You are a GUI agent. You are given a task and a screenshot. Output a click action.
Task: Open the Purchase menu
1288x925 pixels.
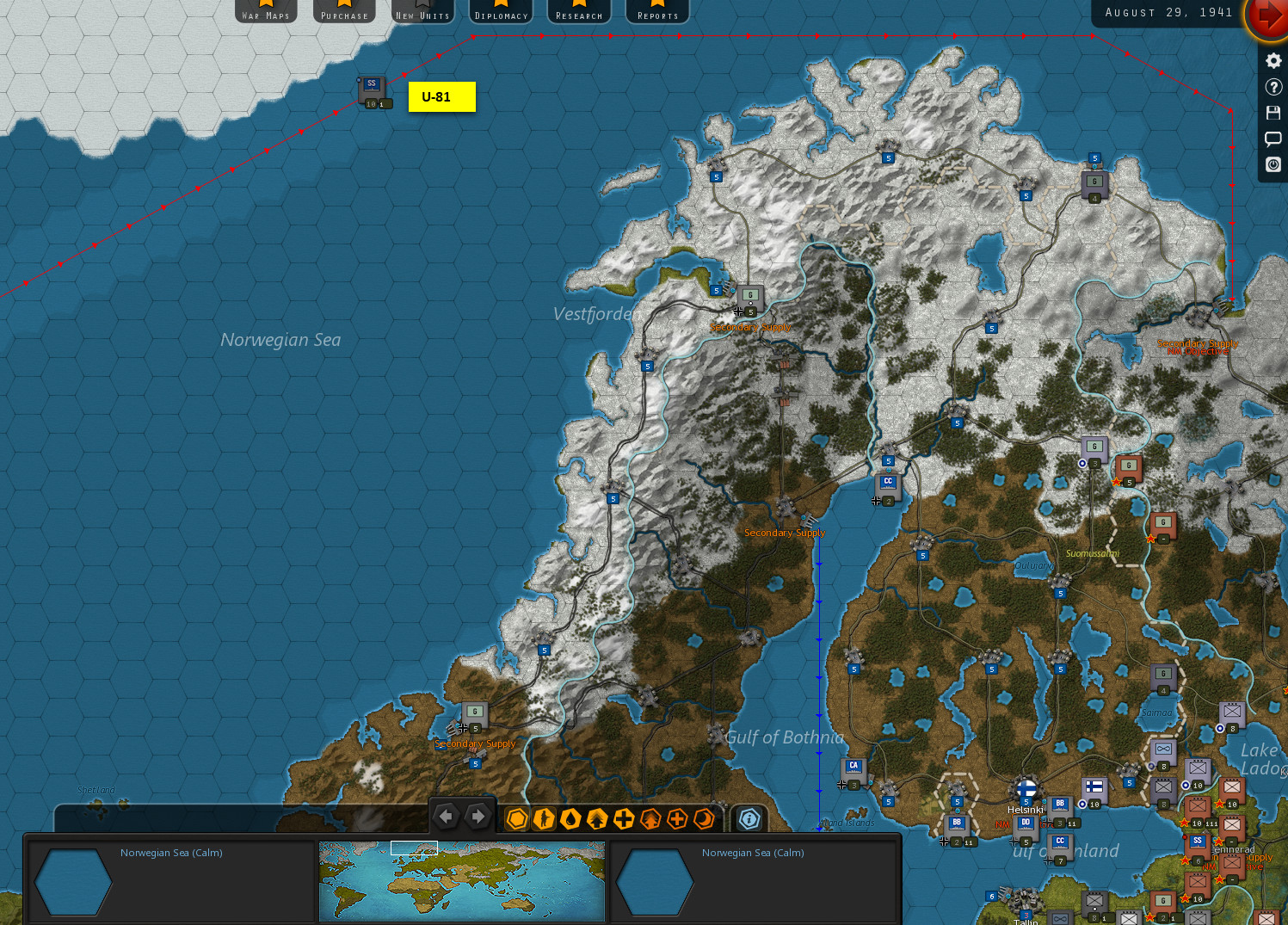[344, 11]
